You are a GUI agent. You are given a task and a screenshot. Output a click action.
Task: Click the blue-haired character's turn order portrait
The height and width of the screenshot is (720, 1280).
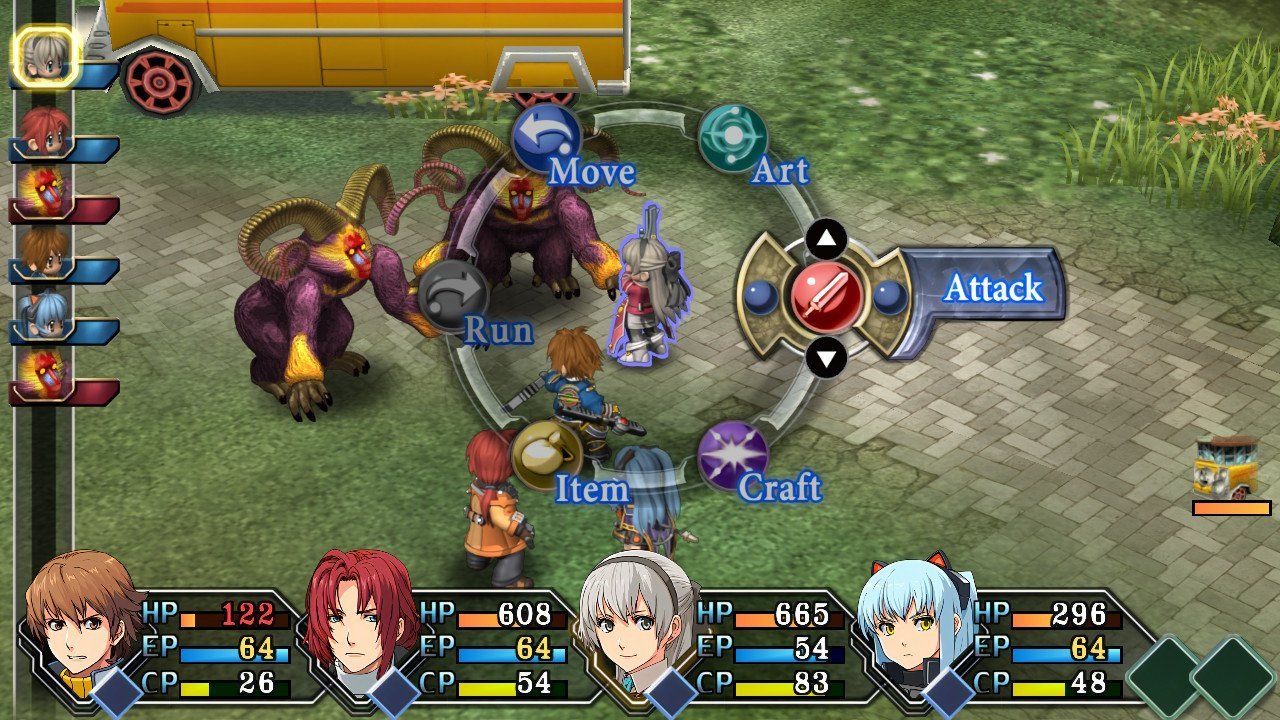(x=45, y=314)
